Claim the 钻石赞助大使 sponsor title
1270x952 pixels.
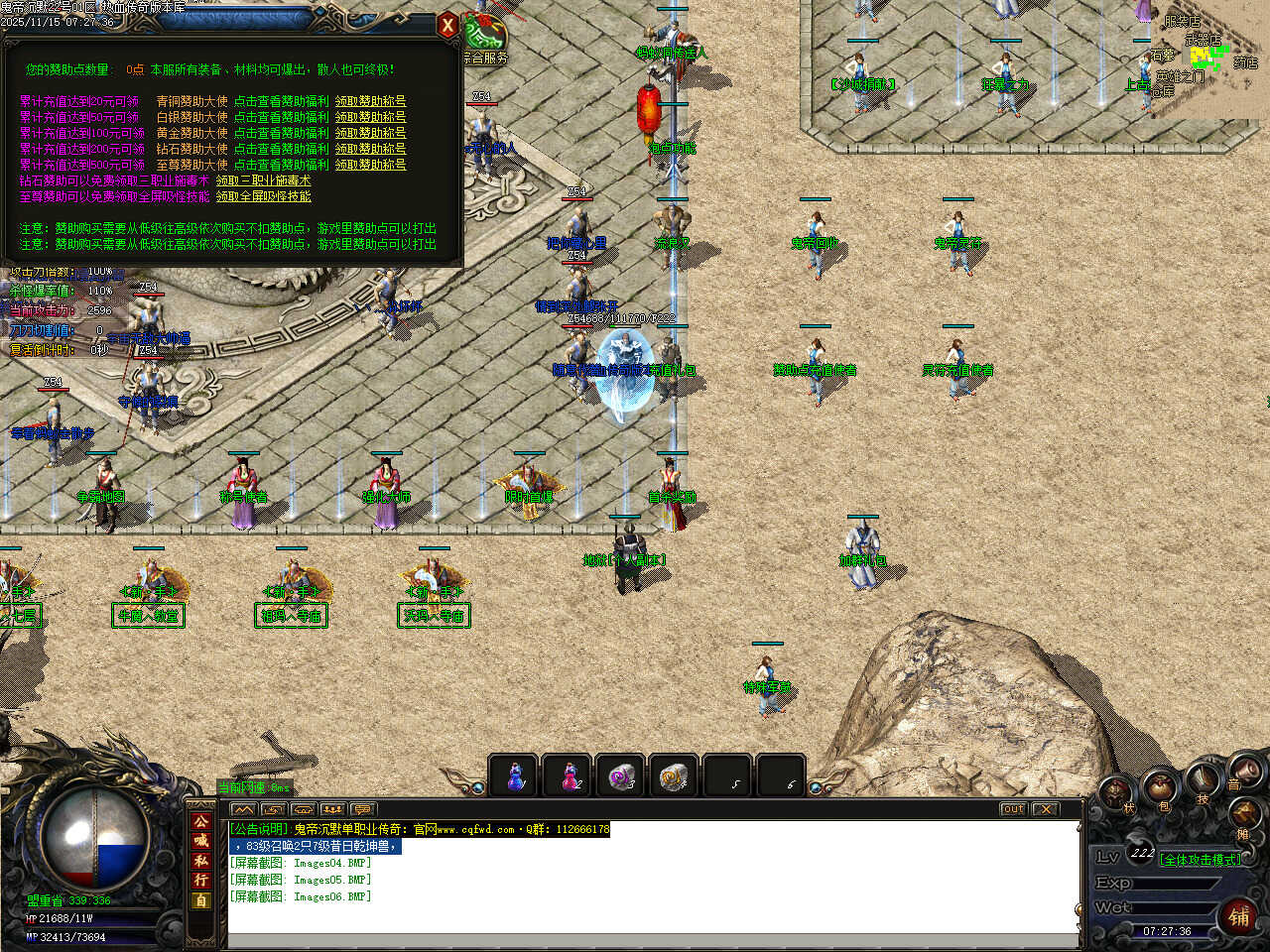370,149
